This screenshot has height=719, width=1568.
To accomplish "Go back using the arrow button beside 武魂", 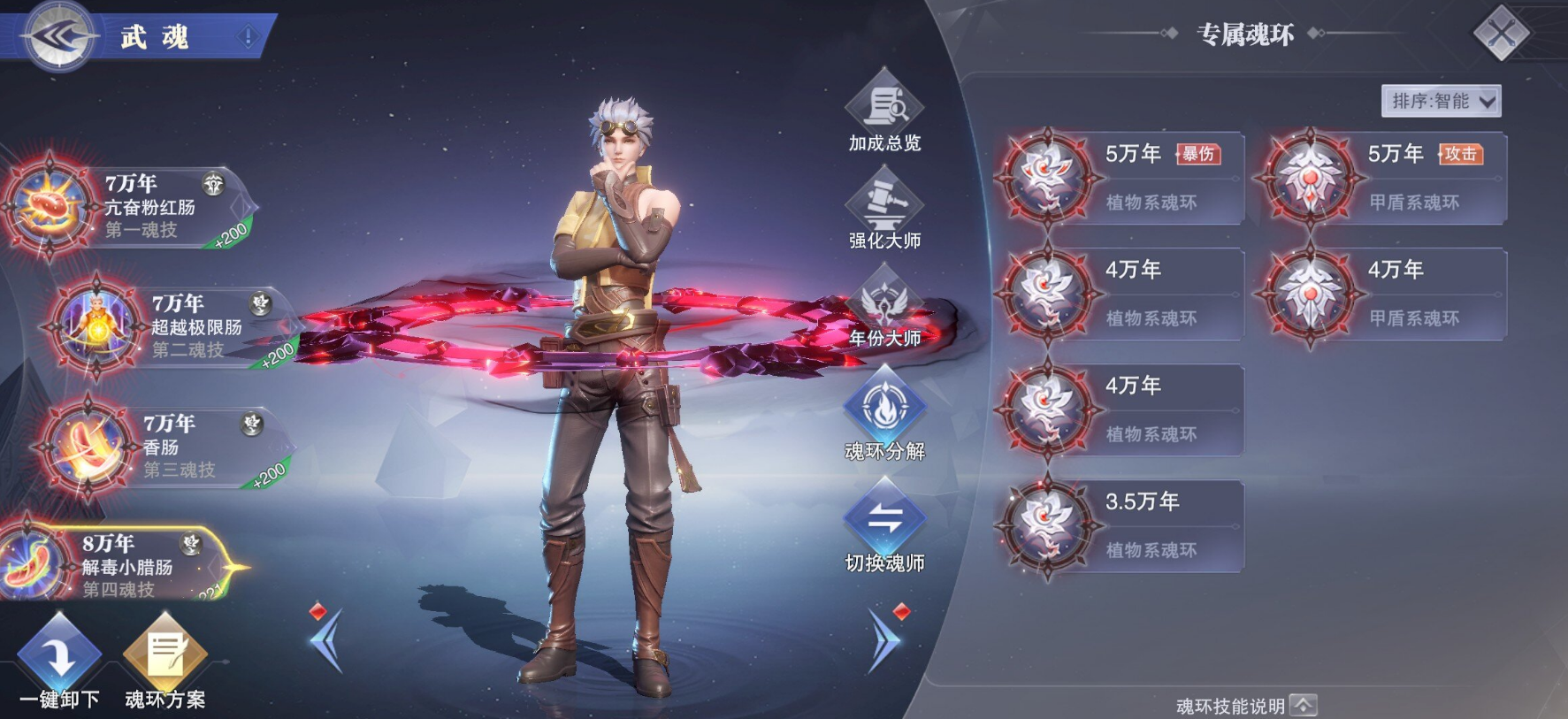I will coord(60,36).
